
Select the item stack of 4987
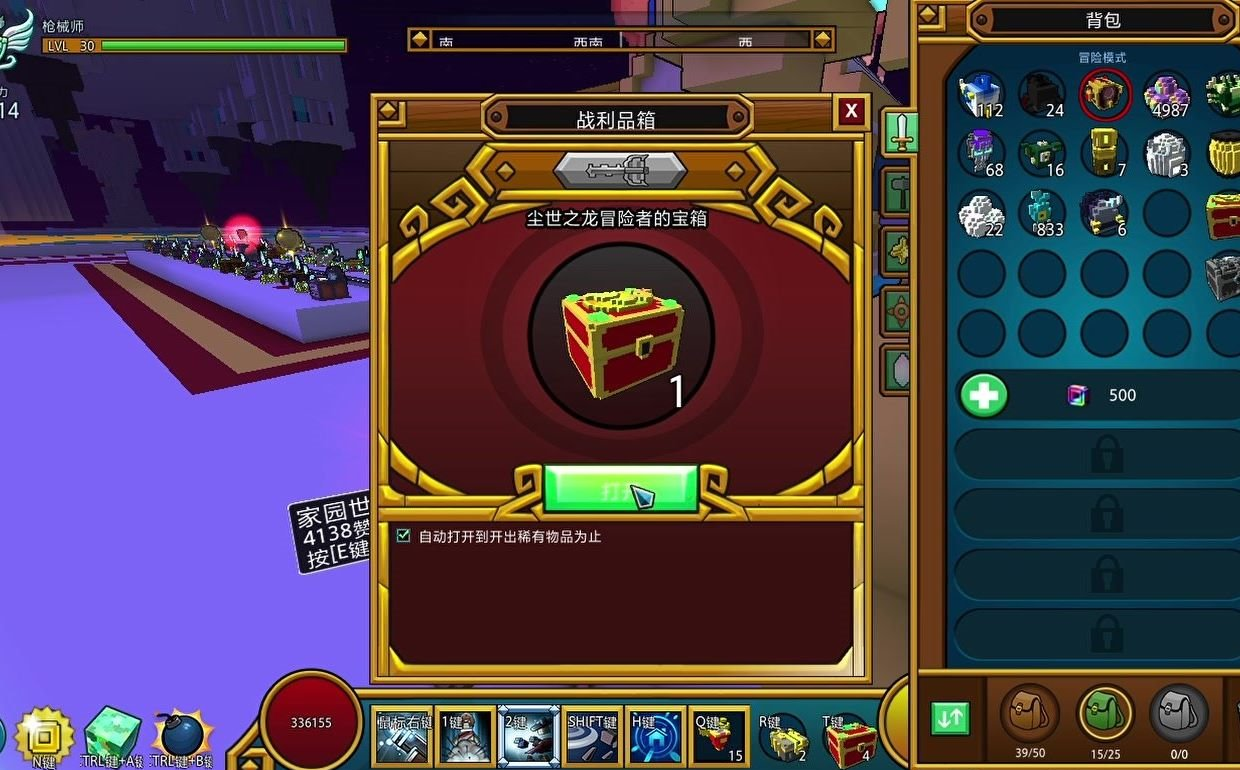tap(1165, 94)
